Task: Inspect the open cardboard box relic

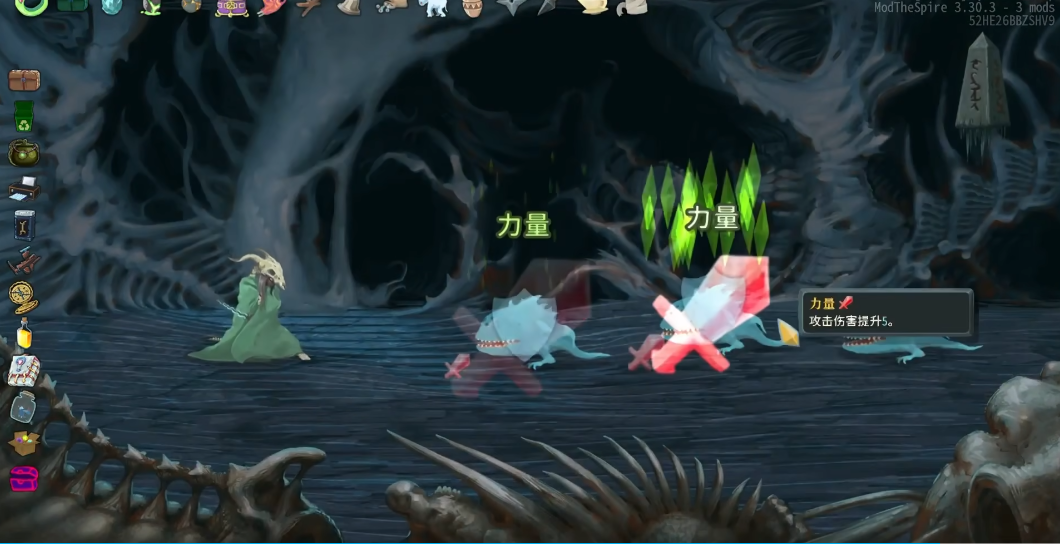Action: (23, 442)
